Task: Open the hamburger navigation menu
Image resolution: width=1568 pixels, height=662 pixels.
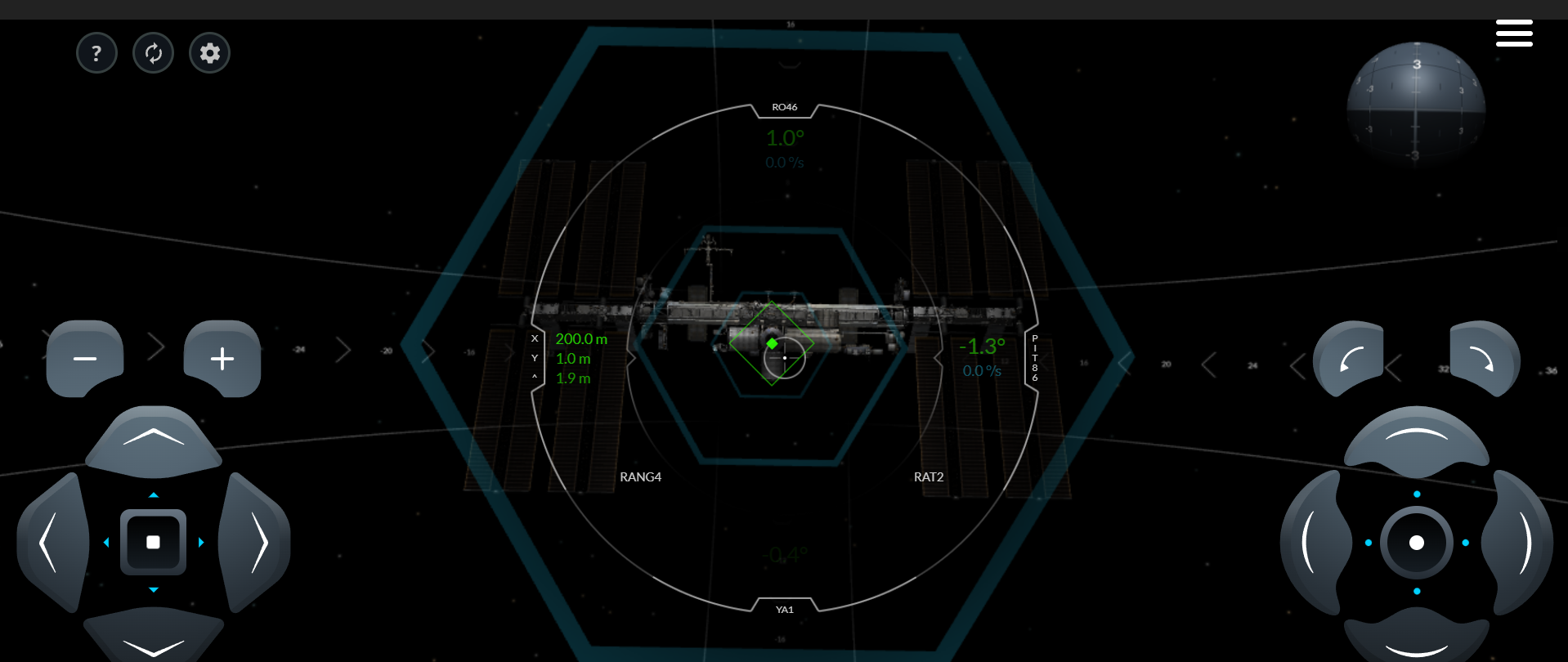Action: [1514, 33]
